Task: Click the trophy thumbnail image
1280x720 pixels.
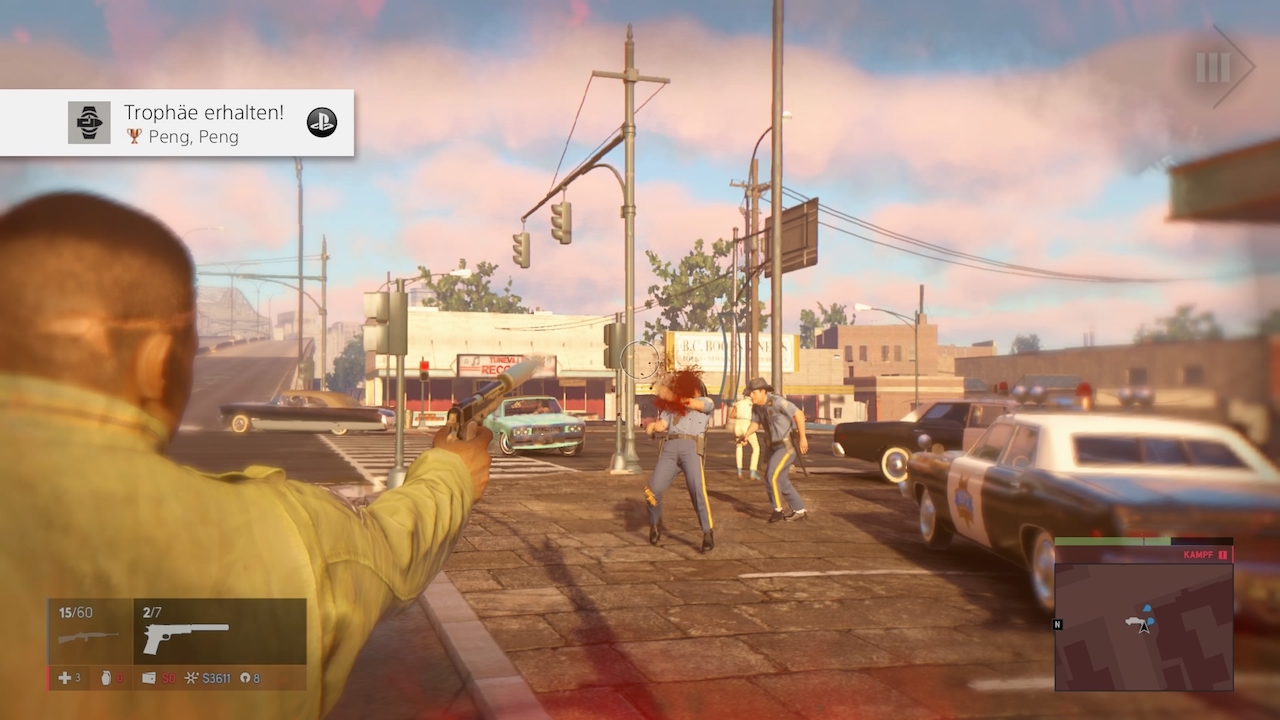Action: [x=89, y=123]
